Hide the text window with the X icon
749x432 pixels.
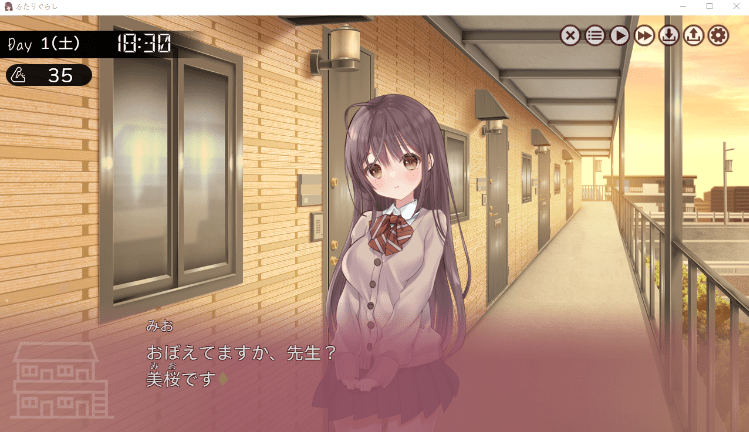[x=570, y=36]
